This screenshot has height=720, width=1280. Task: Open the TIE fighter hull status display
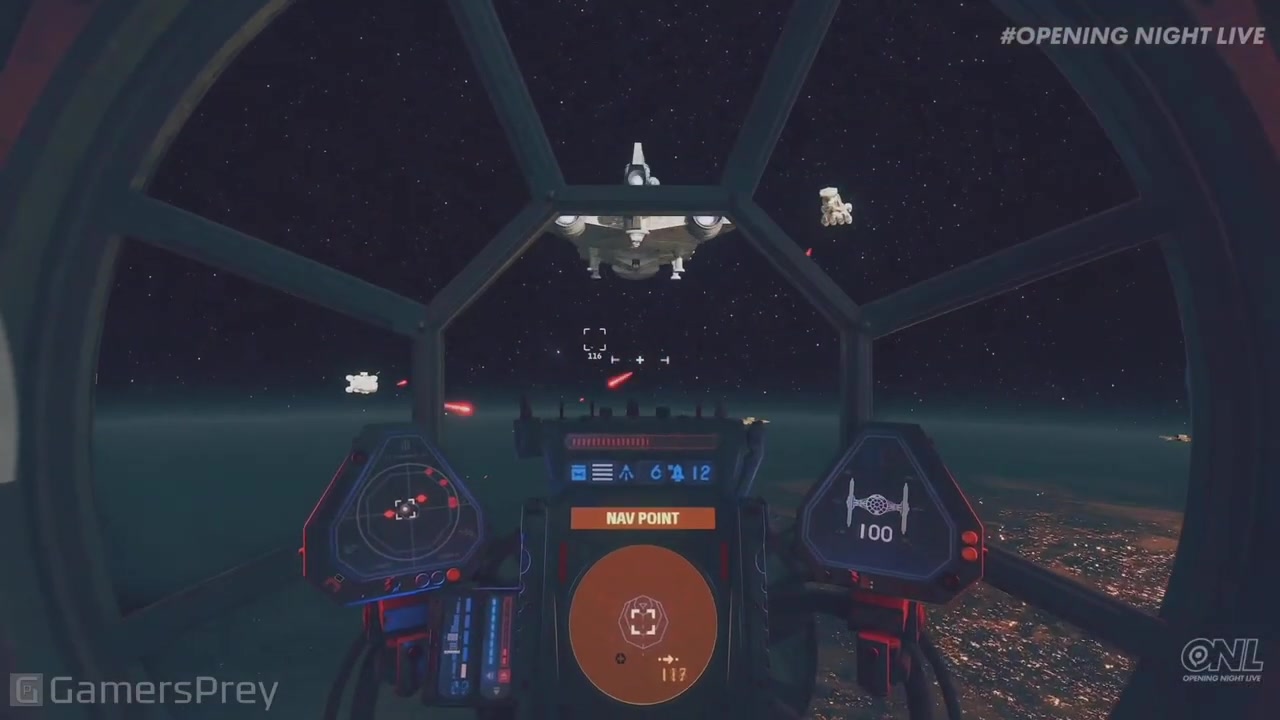tap(877, 509)
